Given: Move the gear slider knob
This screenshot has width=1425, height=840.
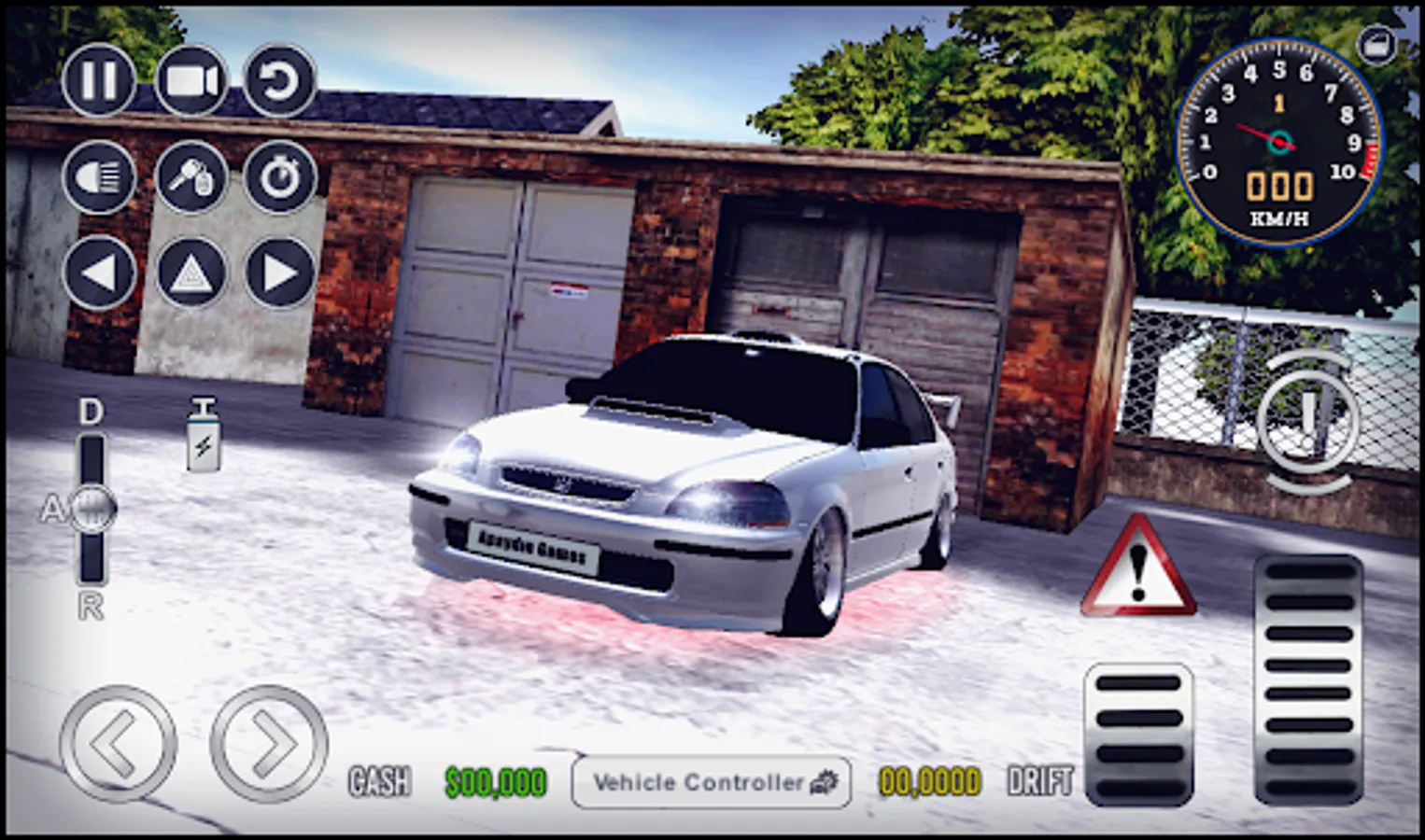Looking at the screenshot, I should 91,509.
